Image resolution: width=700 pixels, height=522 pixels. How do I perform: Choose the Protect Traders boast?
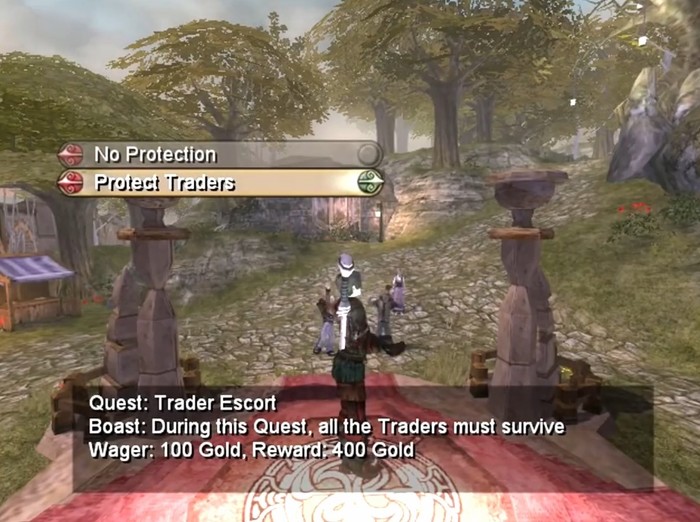click(x=164, y=183)
